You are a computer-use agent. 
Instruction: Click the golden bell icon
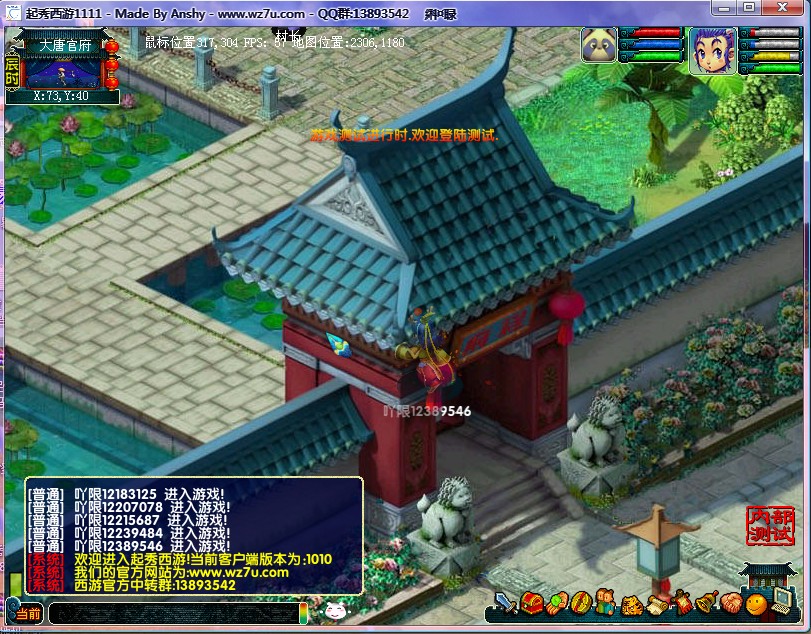[707, 604]
